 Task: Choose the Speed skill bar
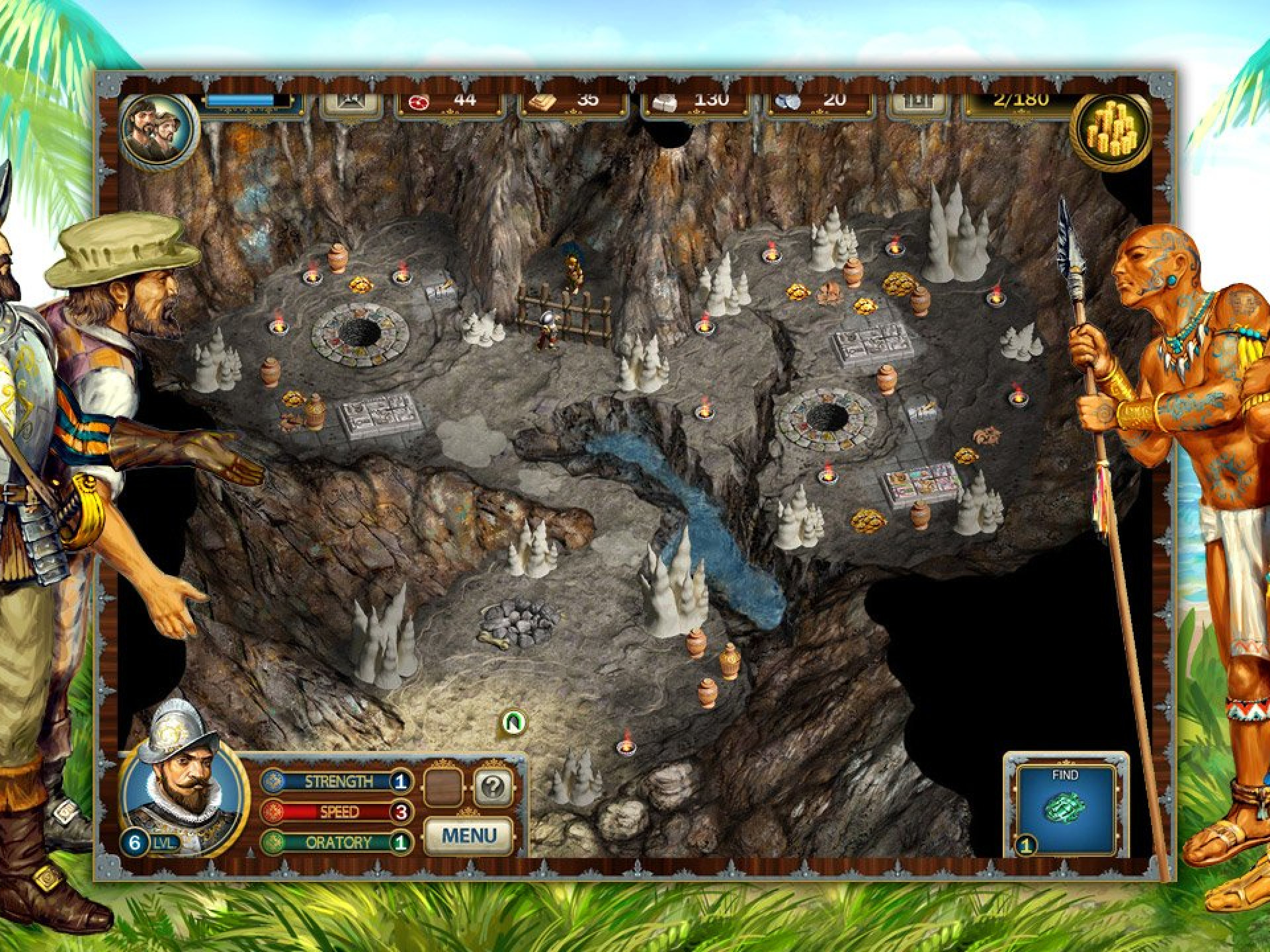(337, 812)
